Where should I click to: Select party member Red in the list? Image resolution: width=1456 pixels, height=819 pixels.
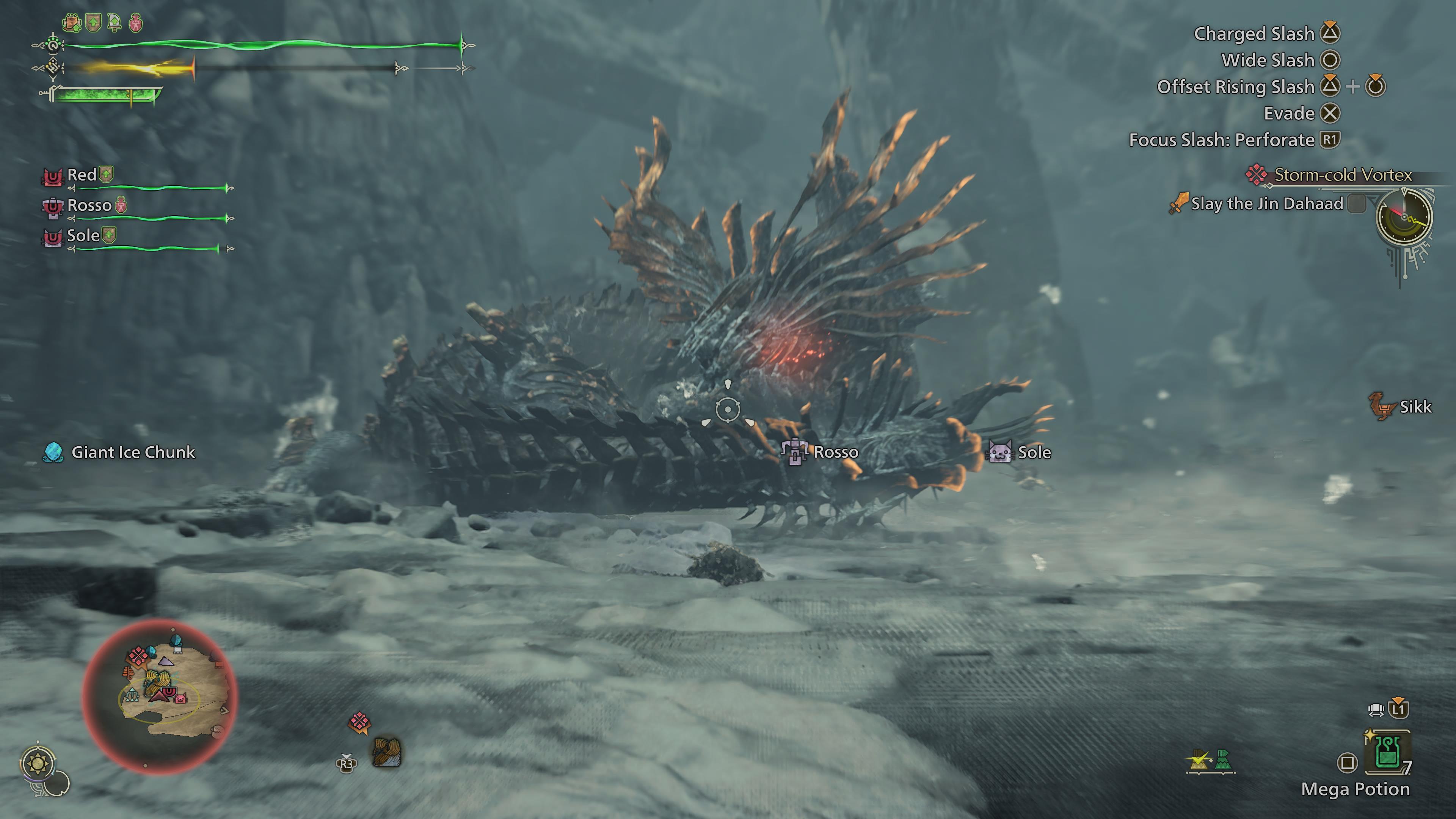[82, 175]
